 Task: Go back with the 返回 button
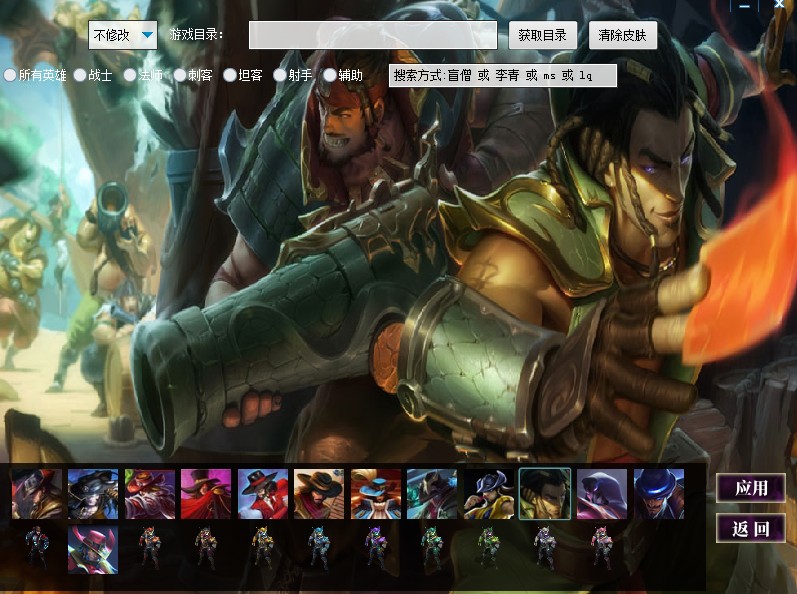pos(751,528)
